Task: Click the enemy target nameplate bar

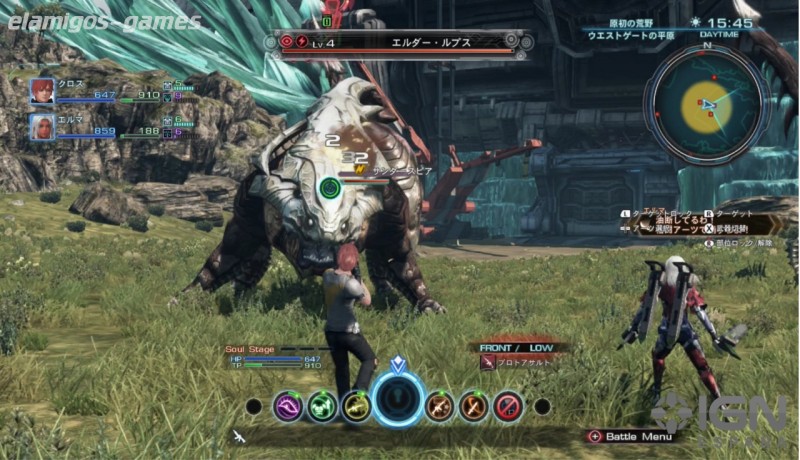Action: 399,42
